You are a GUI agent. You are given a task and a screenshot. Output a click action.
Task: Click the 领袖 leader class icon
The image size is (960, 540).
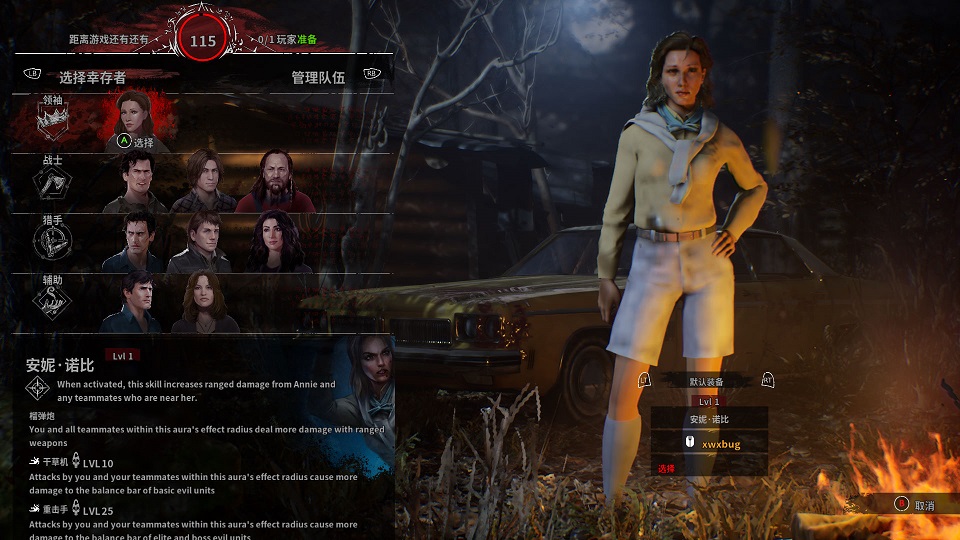coord(53,120)
